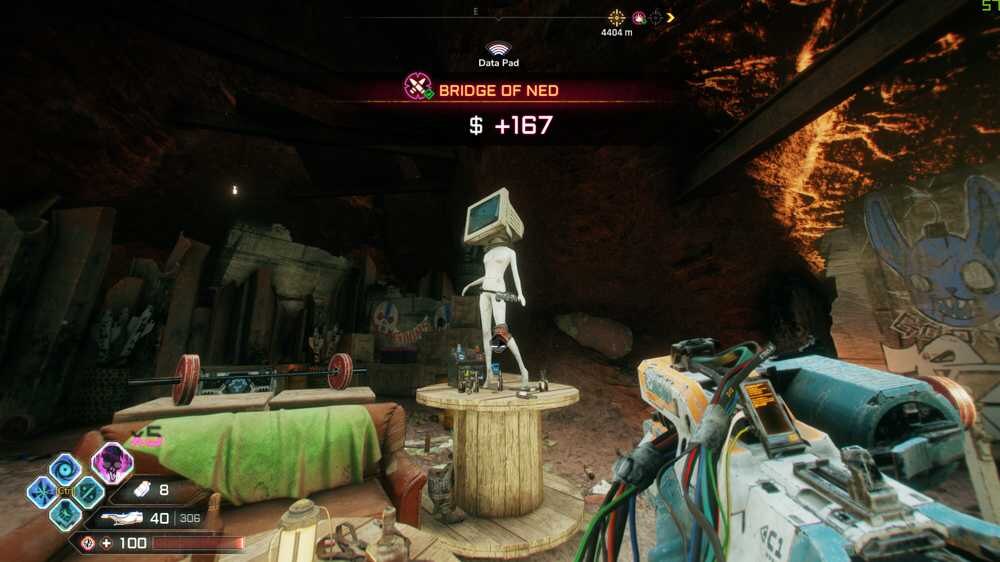
Task: Click the Data Pad signal icon
Action: tap(497, 48)
